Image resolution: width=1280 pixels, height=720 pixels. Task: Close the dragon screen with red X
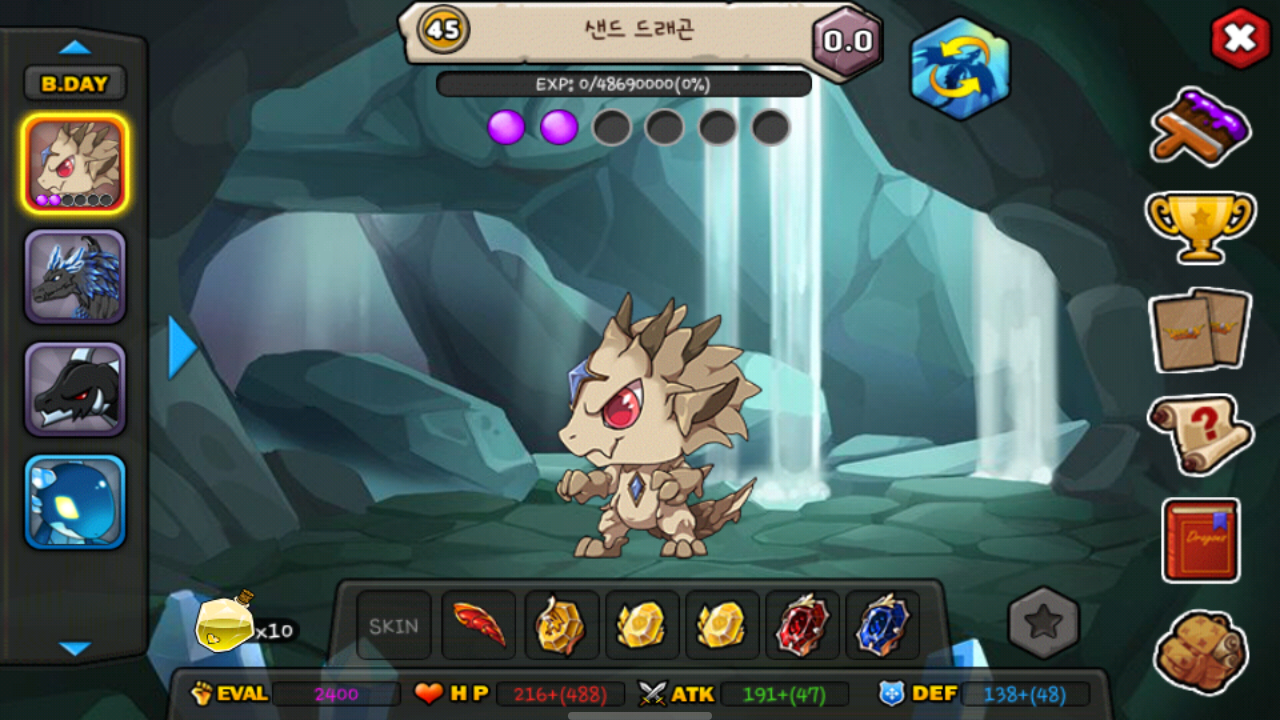tap(1240, 39)
